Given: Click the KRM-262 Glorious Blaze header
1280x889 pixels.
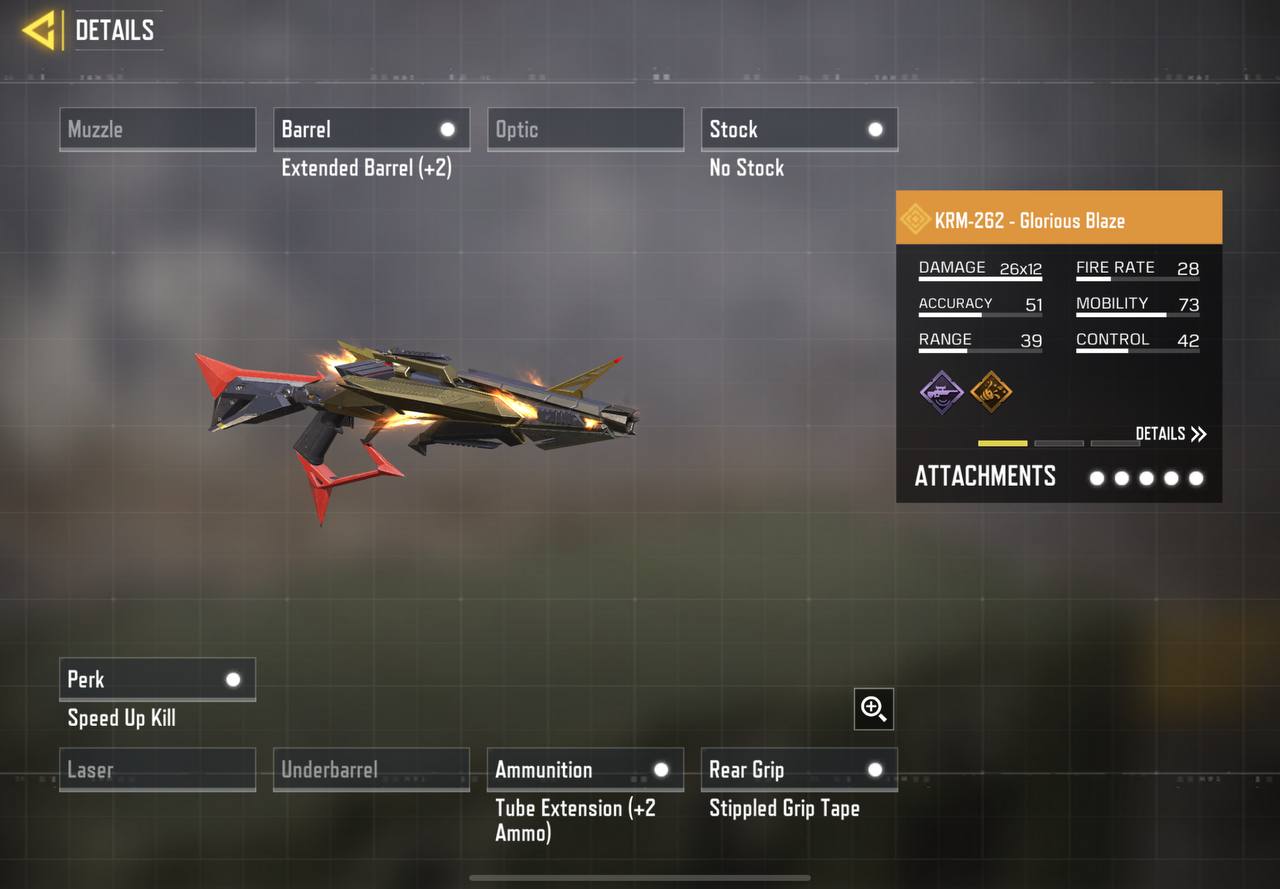Looking at the screenshot, I should (x=1058, y=220).
